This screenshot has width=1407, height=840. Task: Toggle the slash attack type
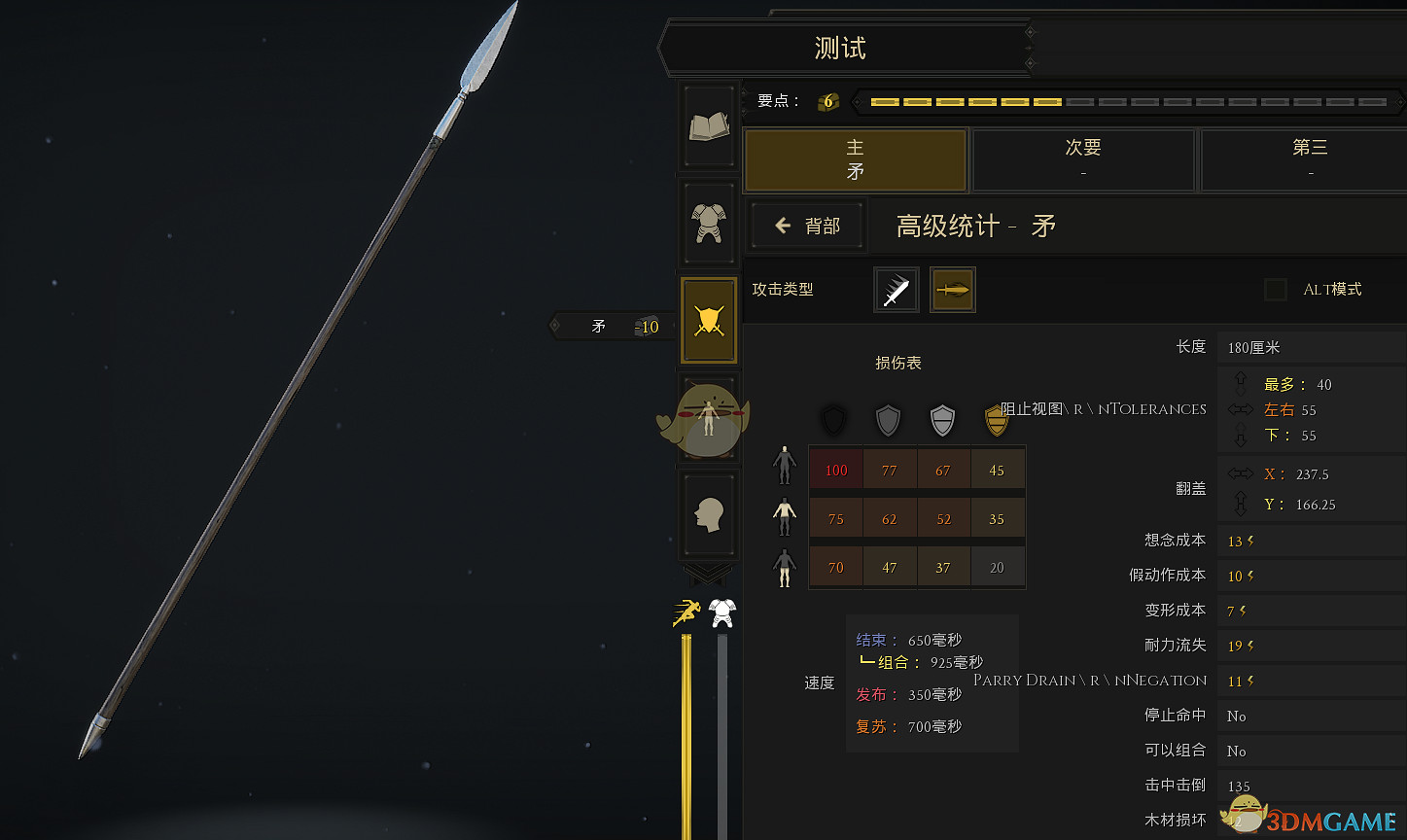pos(895,289)
